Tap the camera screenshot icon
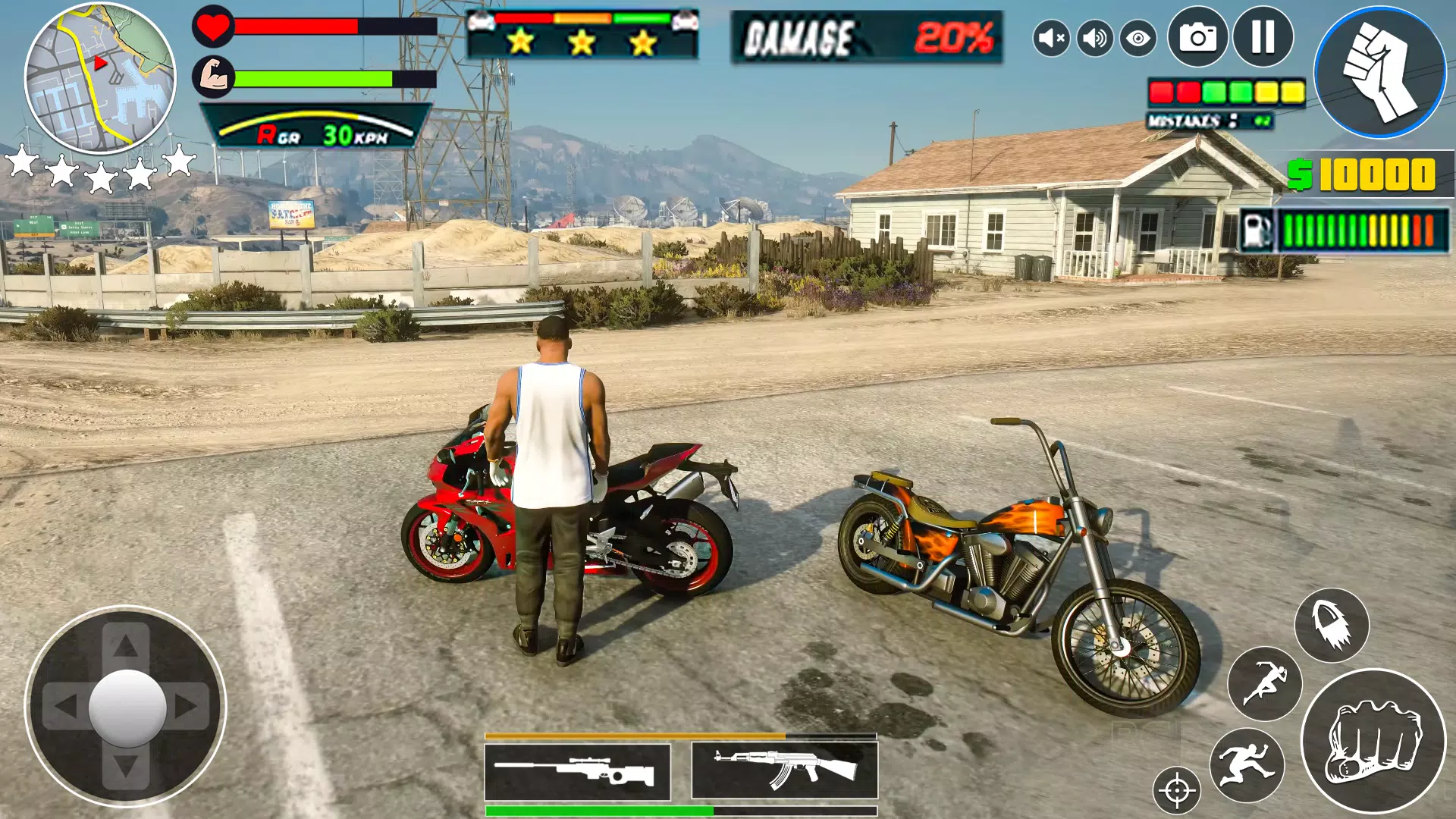The width and height of the screenshot is (1456, 819). pyautogui.click(x=1198, y=37)
